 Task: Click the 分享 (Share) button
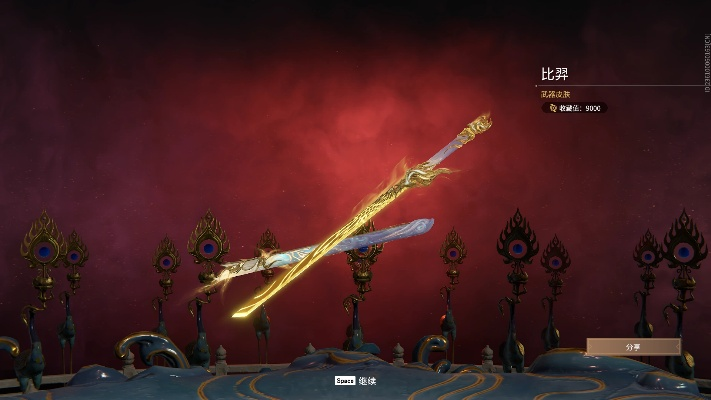633,346
